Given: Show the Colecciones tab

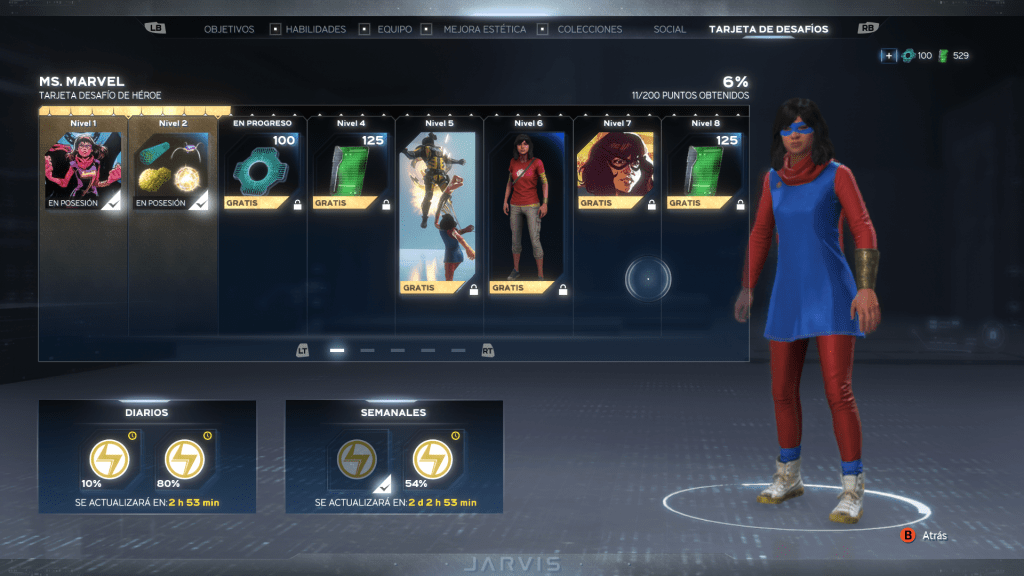Looking at the screenshot, I should (590, 29).
